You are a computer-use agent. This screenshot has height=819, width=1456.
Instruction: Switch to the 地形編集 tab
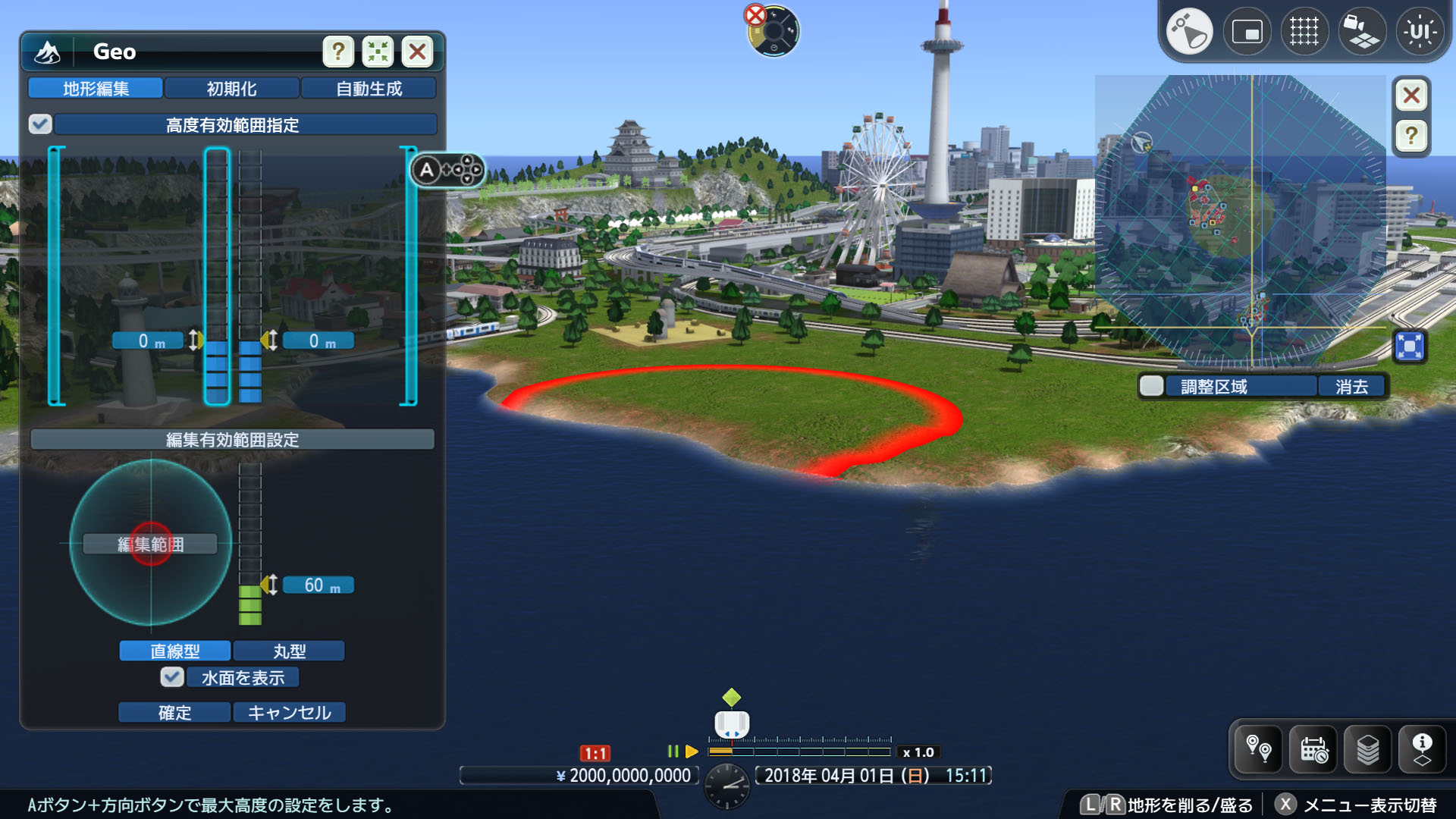tap(96, 89)
